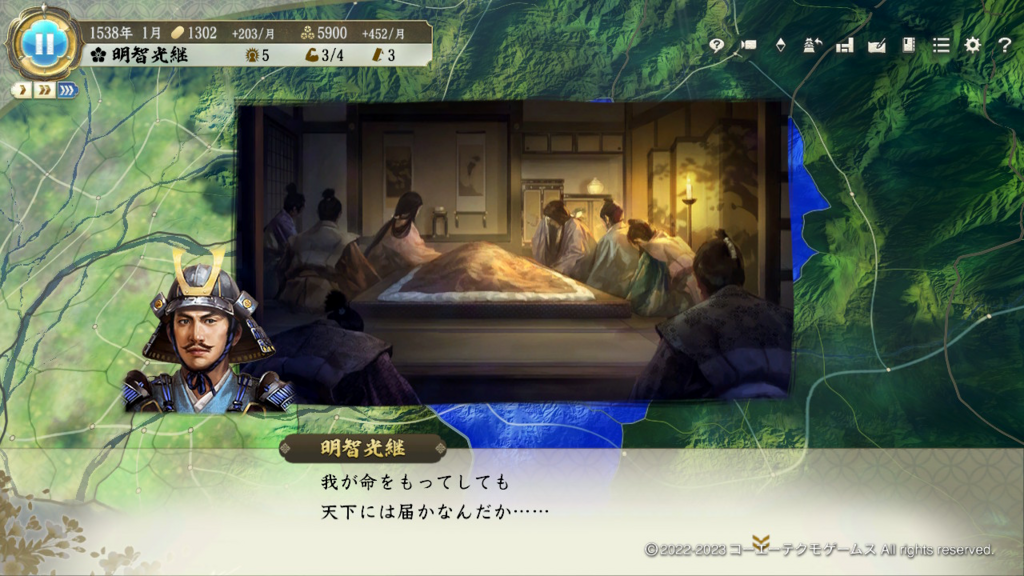
Task: Advance the 明智光継 dialogue text box
Action: point(512,498)
